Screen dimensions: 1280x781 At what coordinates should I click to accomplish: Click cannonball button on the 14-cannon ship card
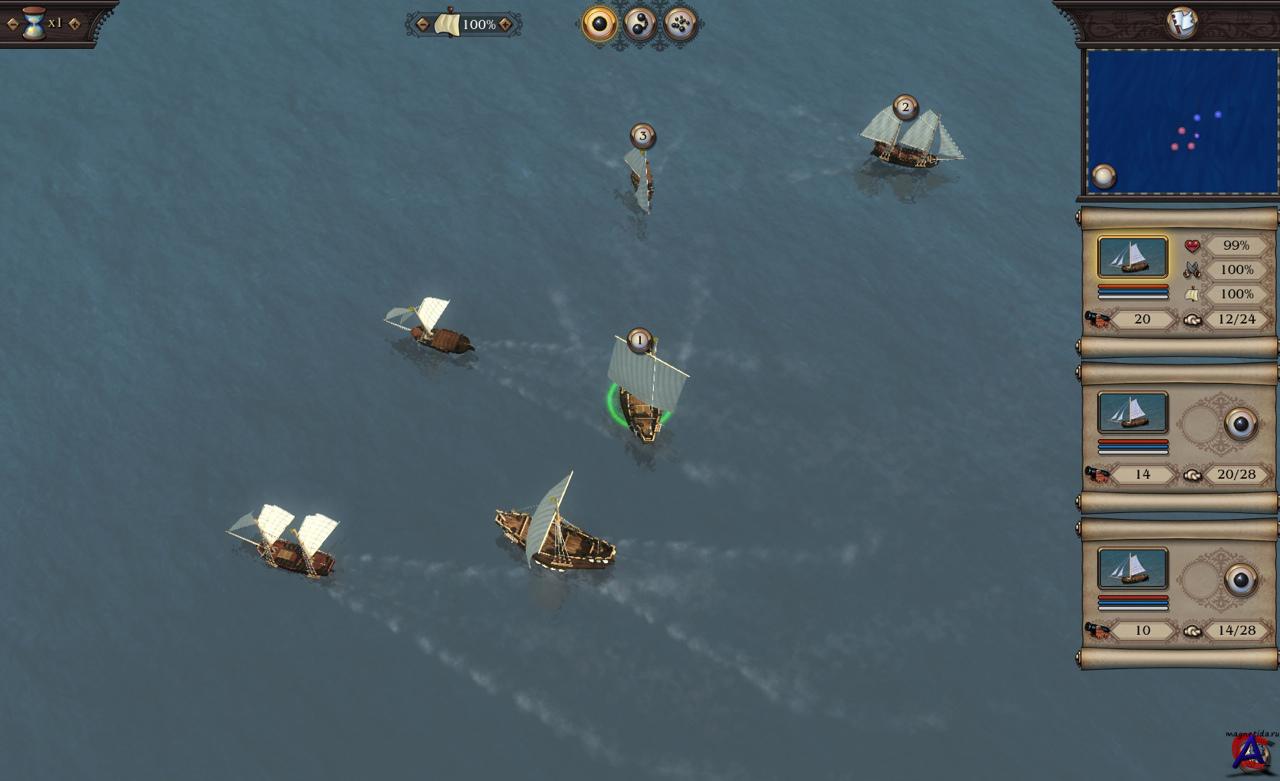(1241, 424)
